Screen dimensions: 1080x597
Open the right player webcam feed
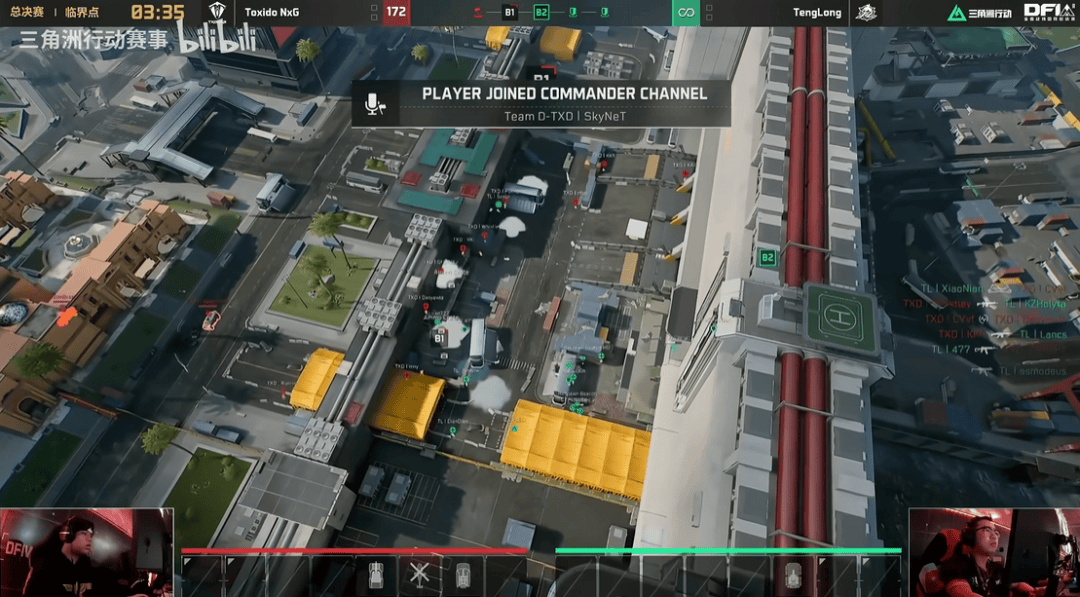click(993, 552)
